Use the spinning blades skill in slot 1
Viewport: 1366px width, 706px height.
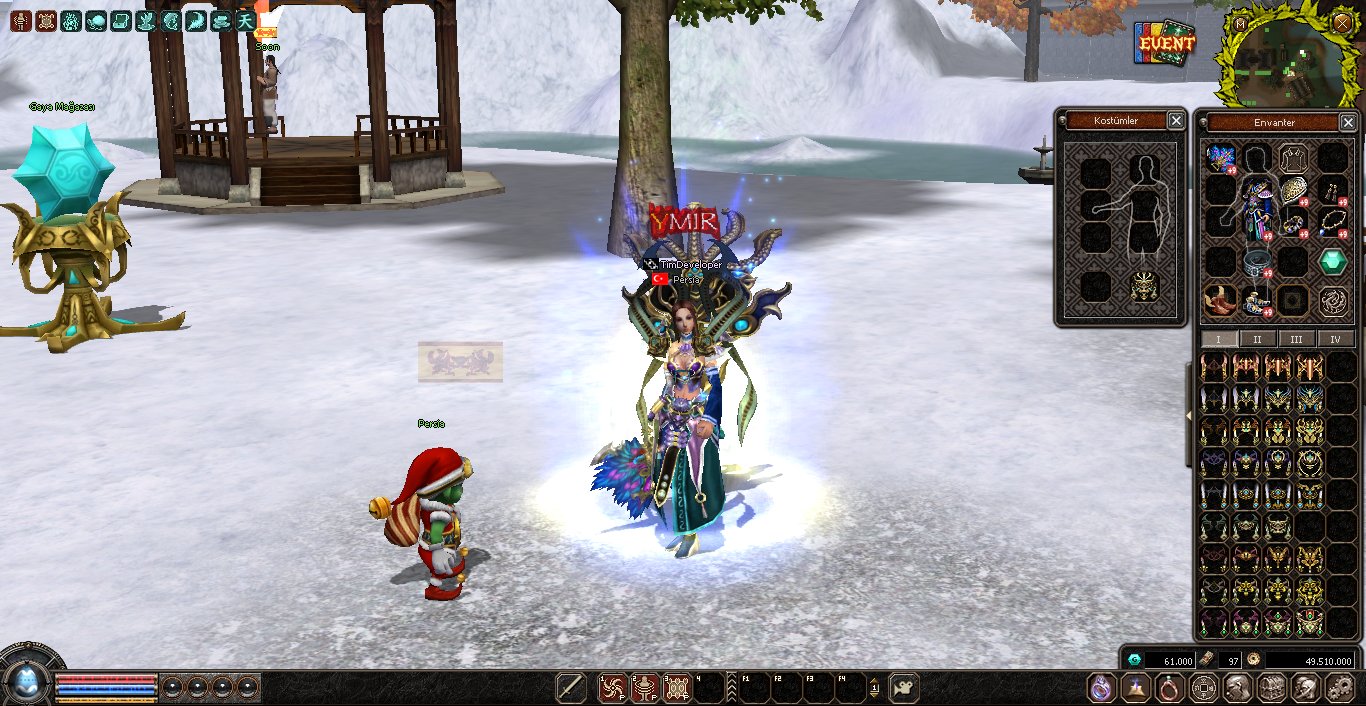pos(612,688)
